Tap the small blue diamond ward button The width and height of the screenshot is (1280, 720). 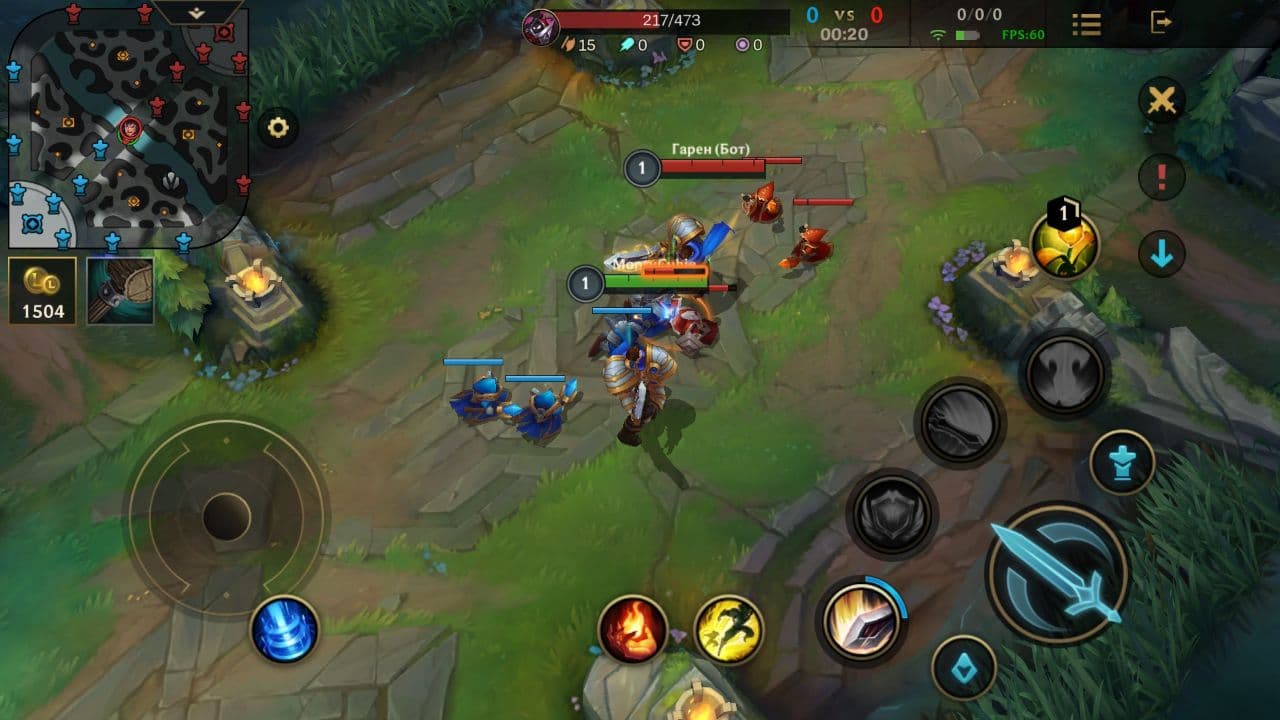[964, 668]
